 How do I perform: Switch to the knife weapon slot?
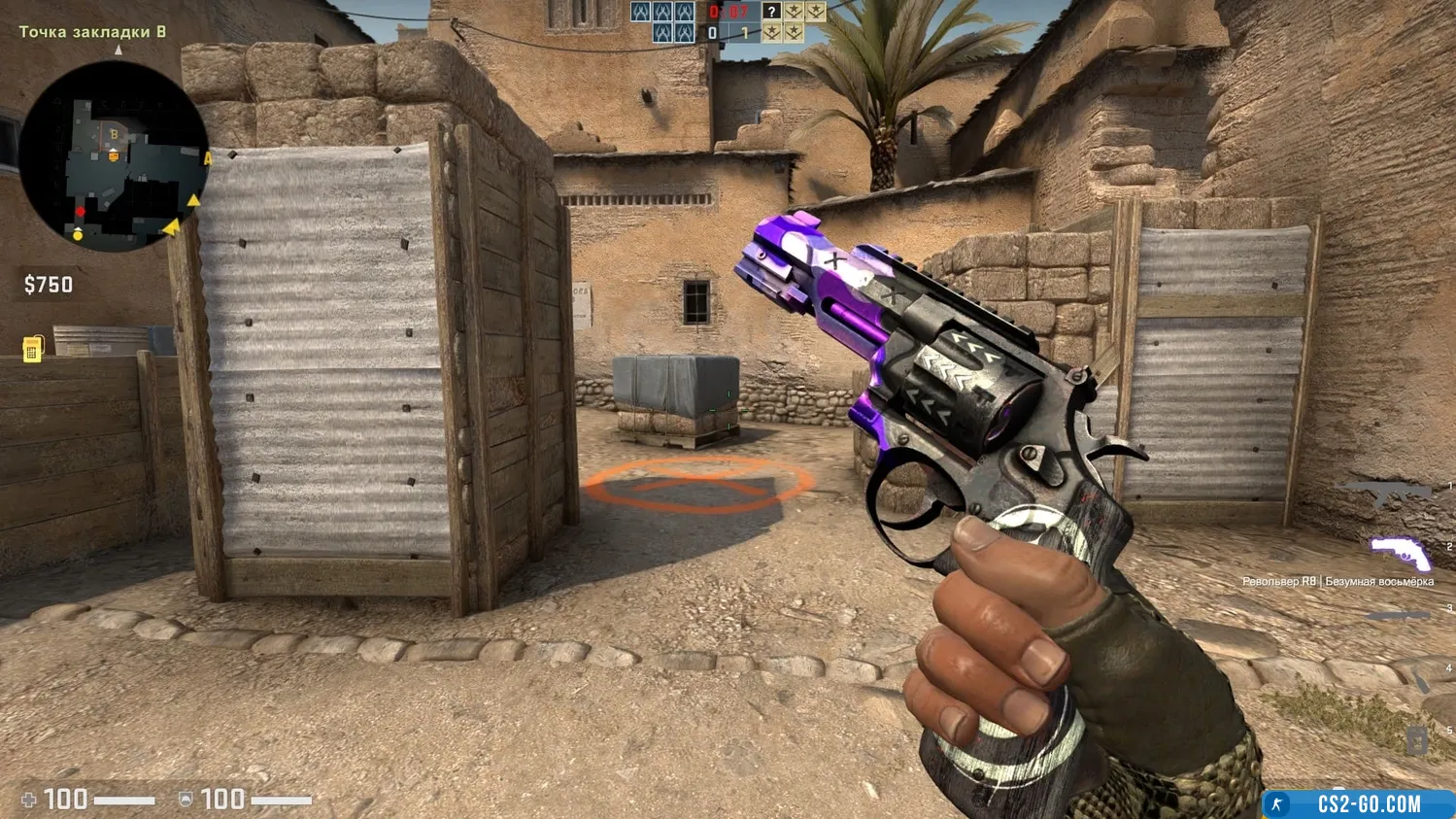[x=1399, y=616]
